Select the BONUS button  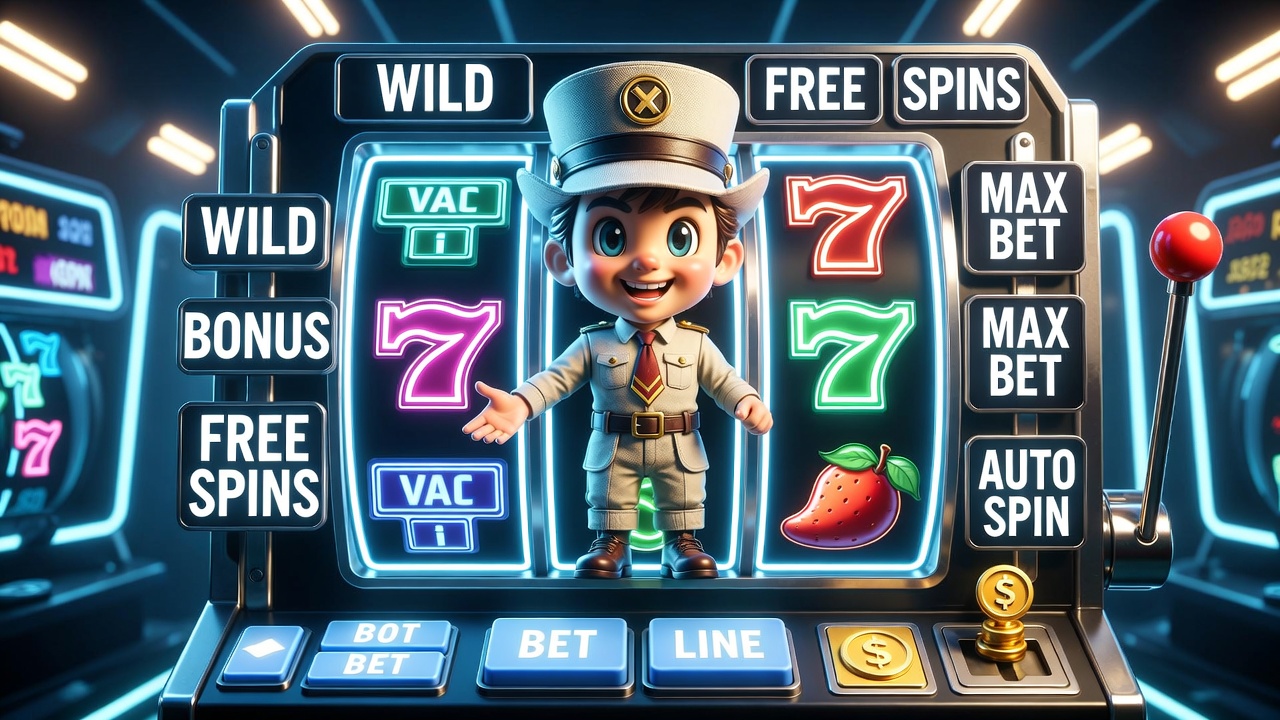(x=257, y=336)
